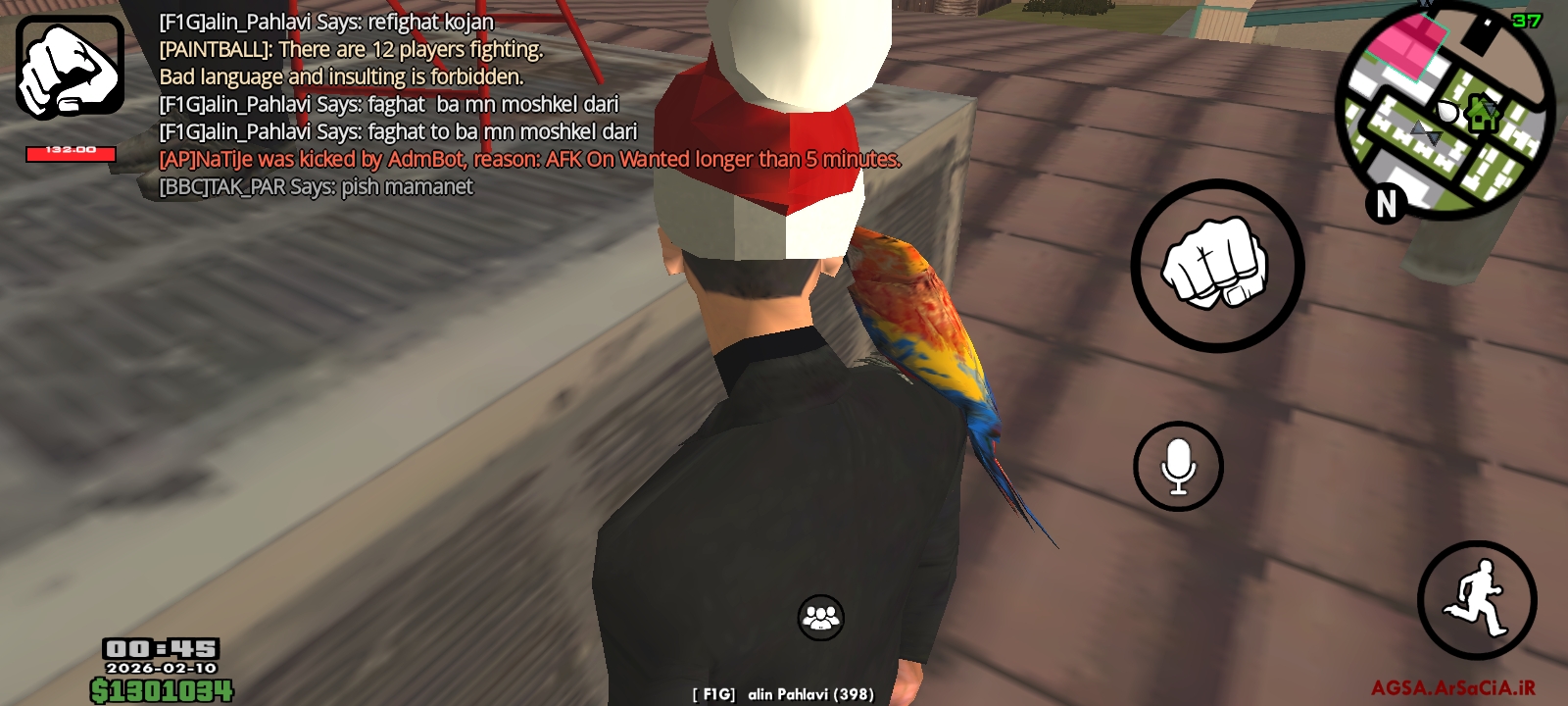Open the PAINTBALL fighting announcement message
The image size is (1568, 706).
[x=353, y=47]
